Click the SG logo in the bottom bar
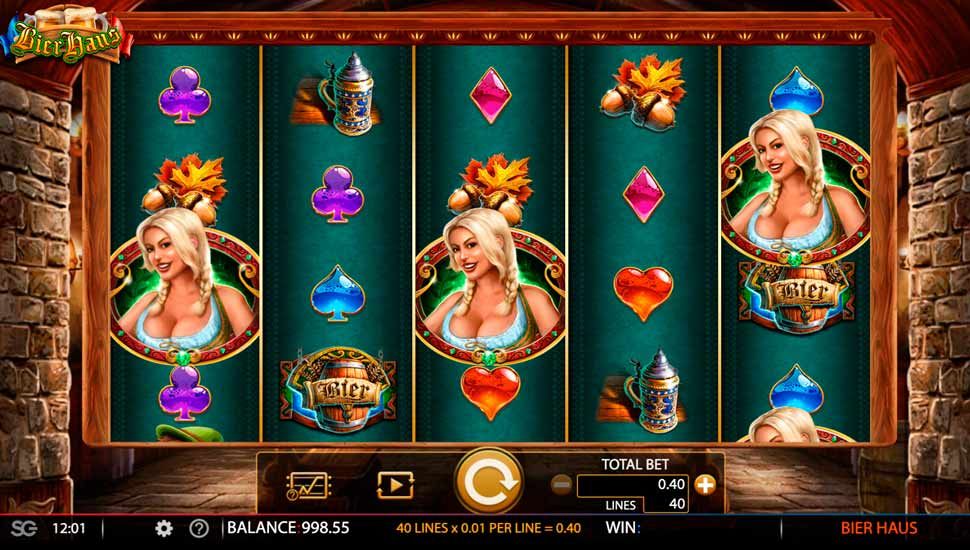The height and width of the screenshot is (550, 970). [18, 528]
